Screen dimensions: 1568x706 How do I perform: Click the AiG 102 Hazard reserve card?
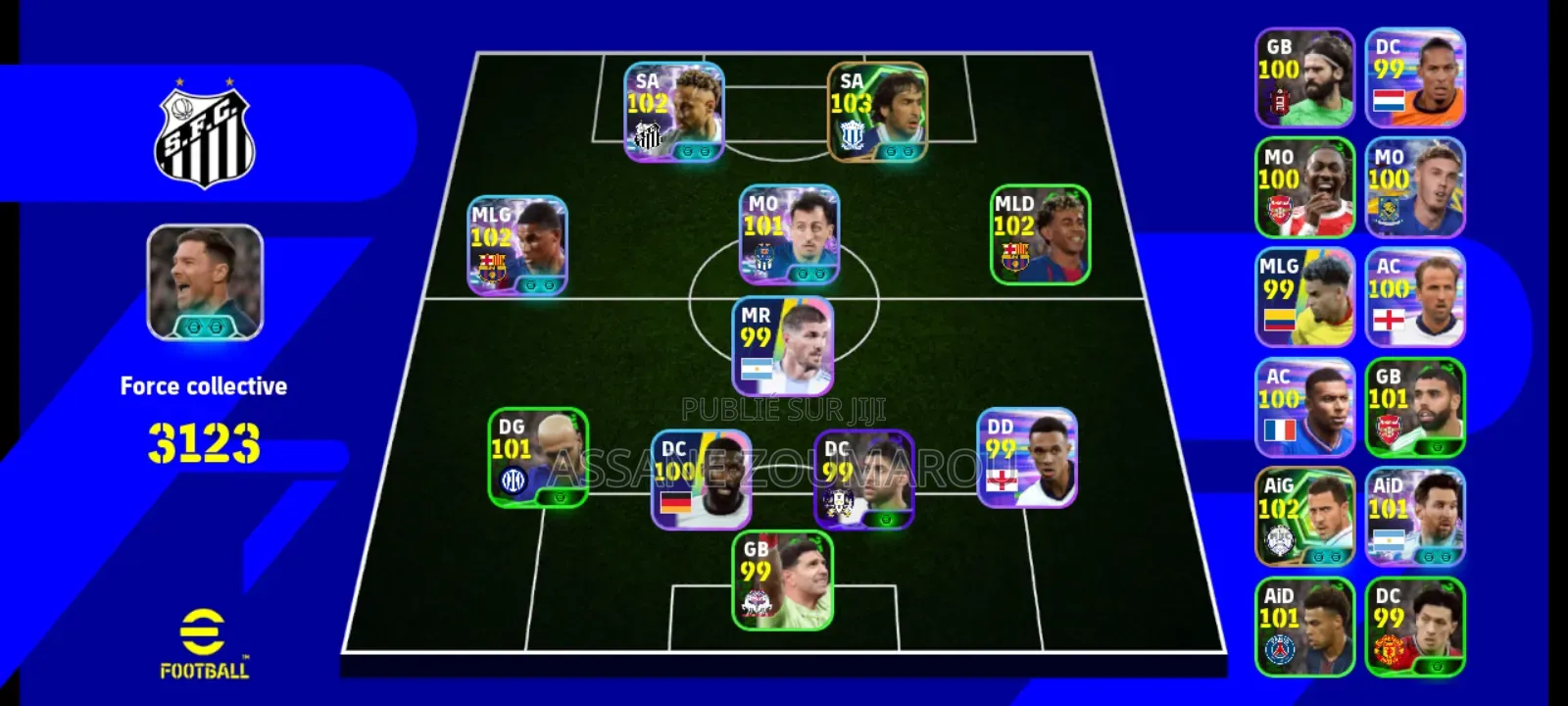1304,510
